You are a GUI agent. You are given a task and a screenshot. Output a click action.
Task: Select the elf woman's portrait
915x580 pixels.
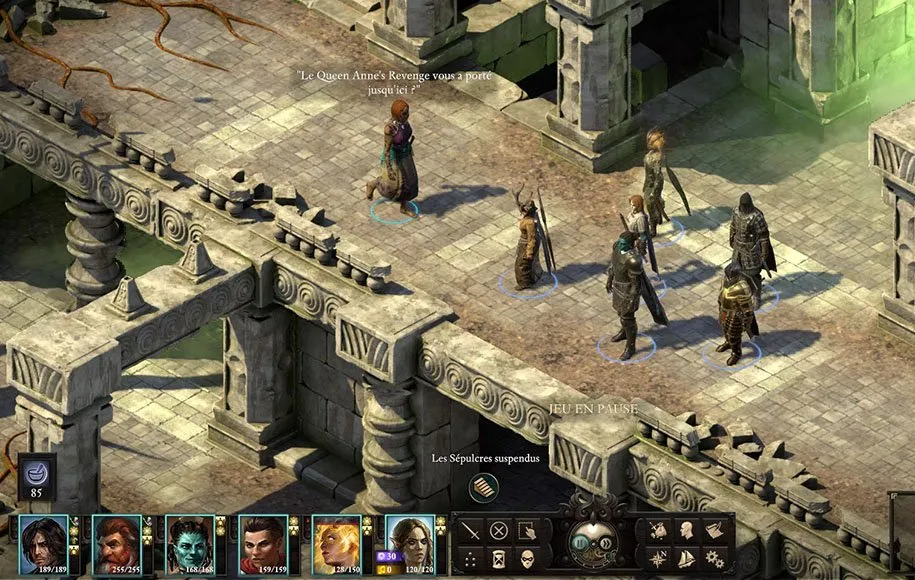[410, 543]
